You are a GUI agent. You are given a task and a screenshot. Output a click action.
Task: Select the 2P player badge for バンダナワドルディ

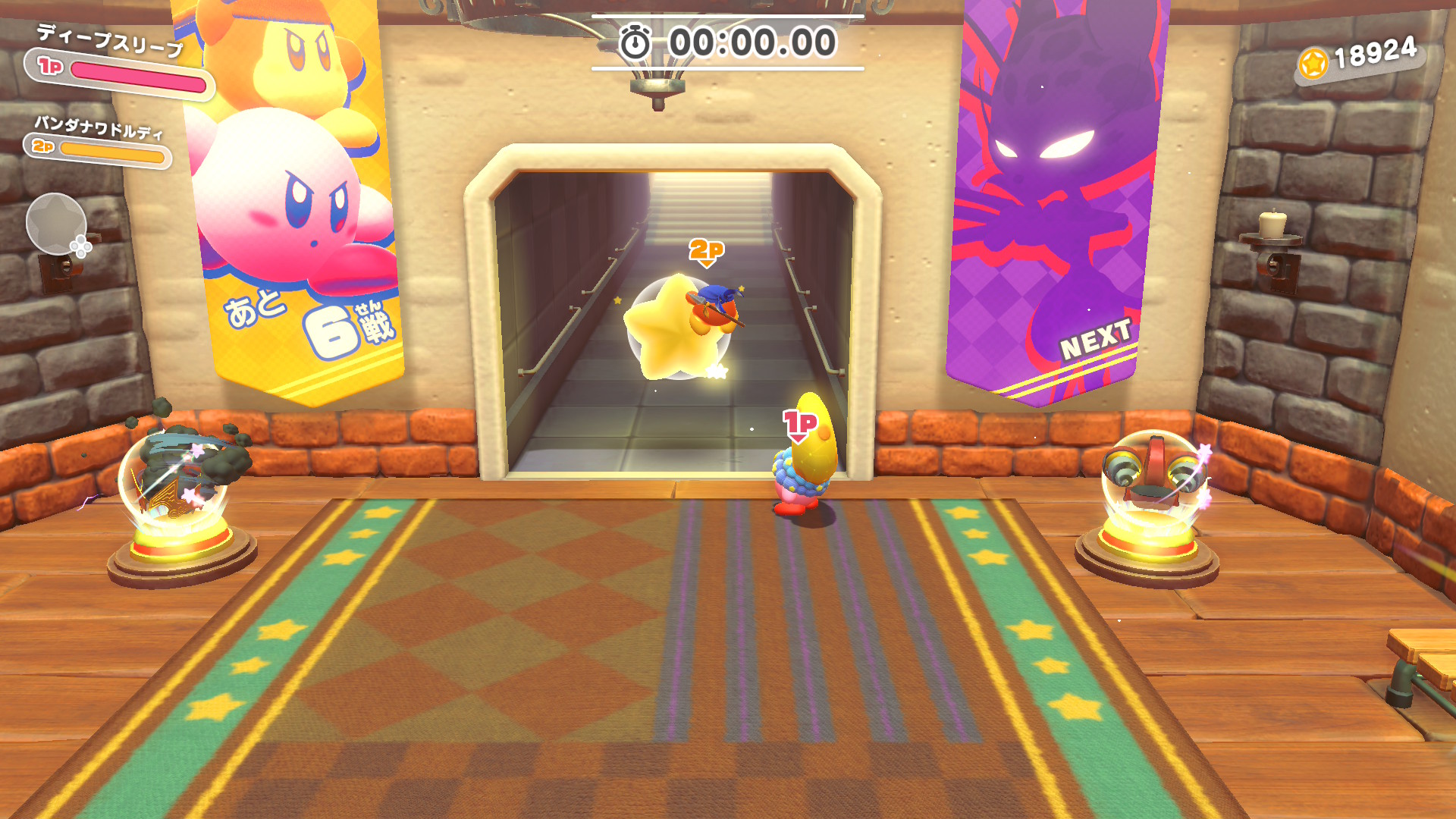(x=43, y=146)
